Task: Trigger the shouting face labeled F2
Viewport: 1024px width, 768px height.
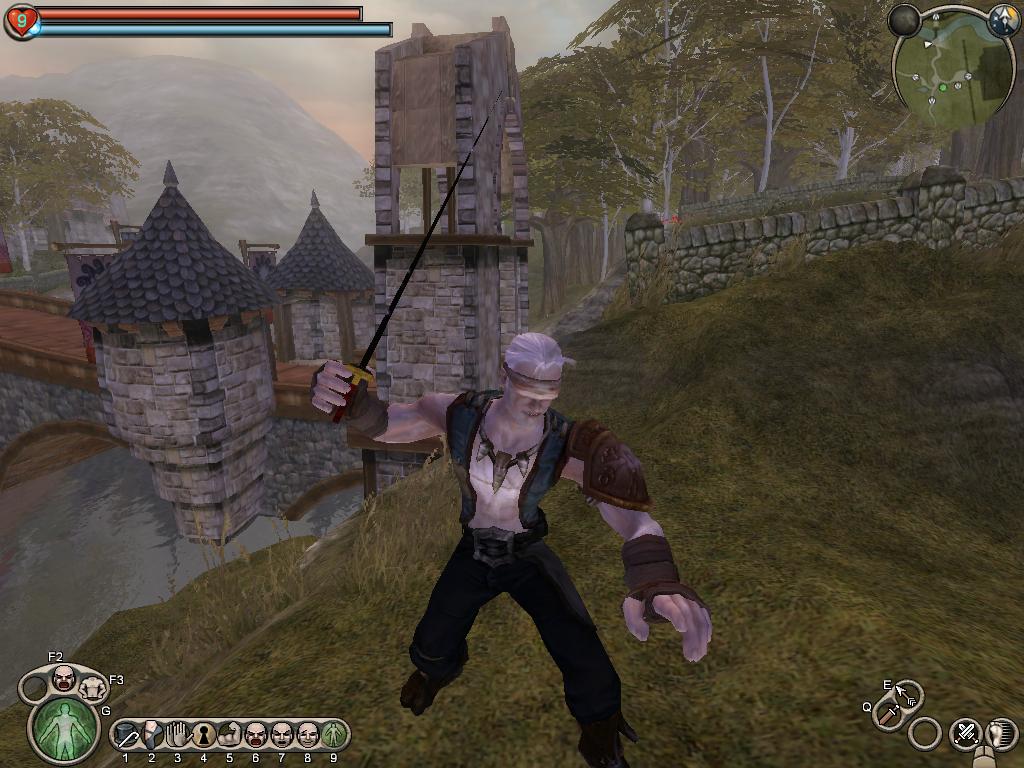Action: 64,678
